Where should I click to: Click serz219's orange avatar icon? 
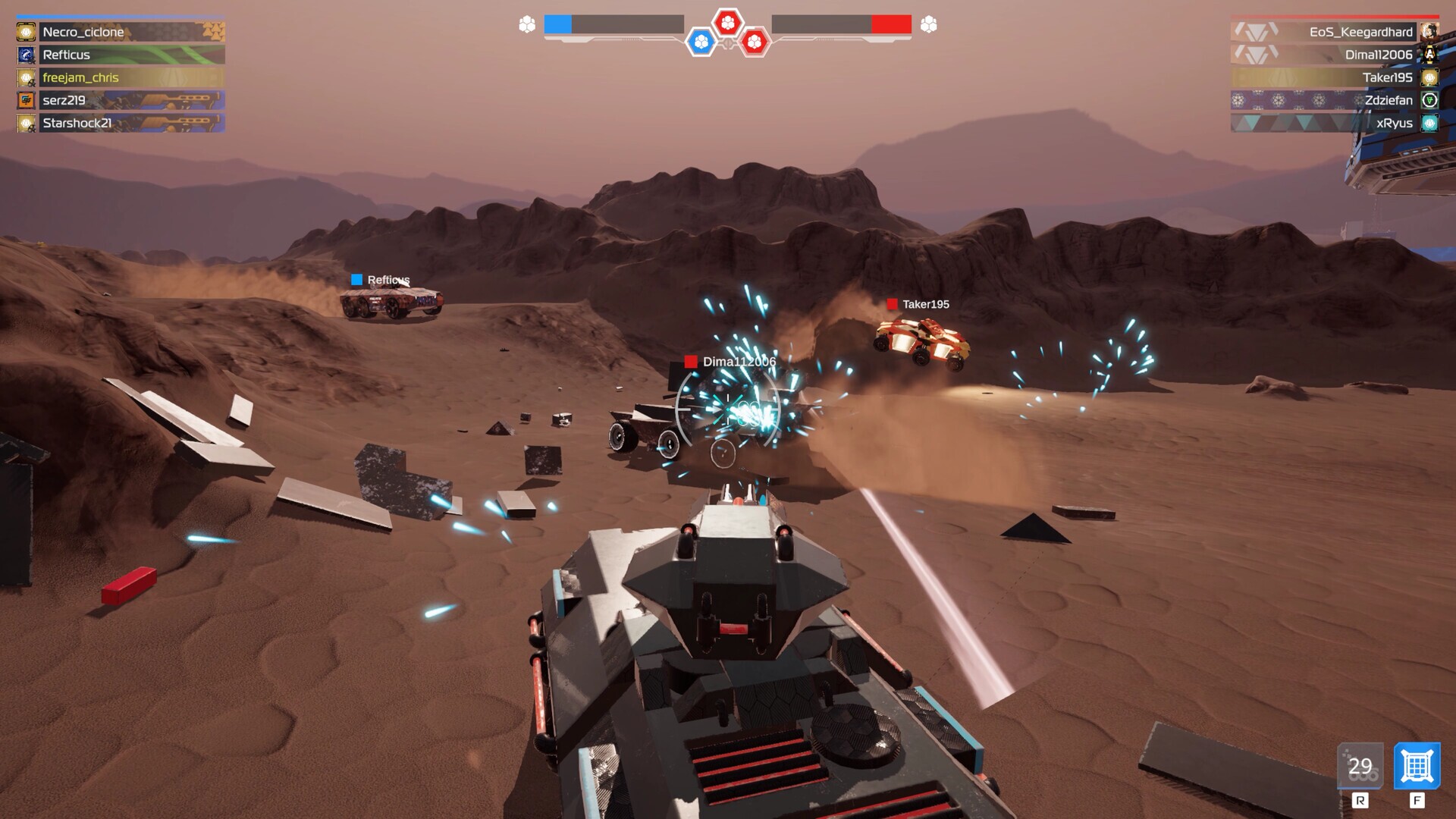(x=27, y=99)
